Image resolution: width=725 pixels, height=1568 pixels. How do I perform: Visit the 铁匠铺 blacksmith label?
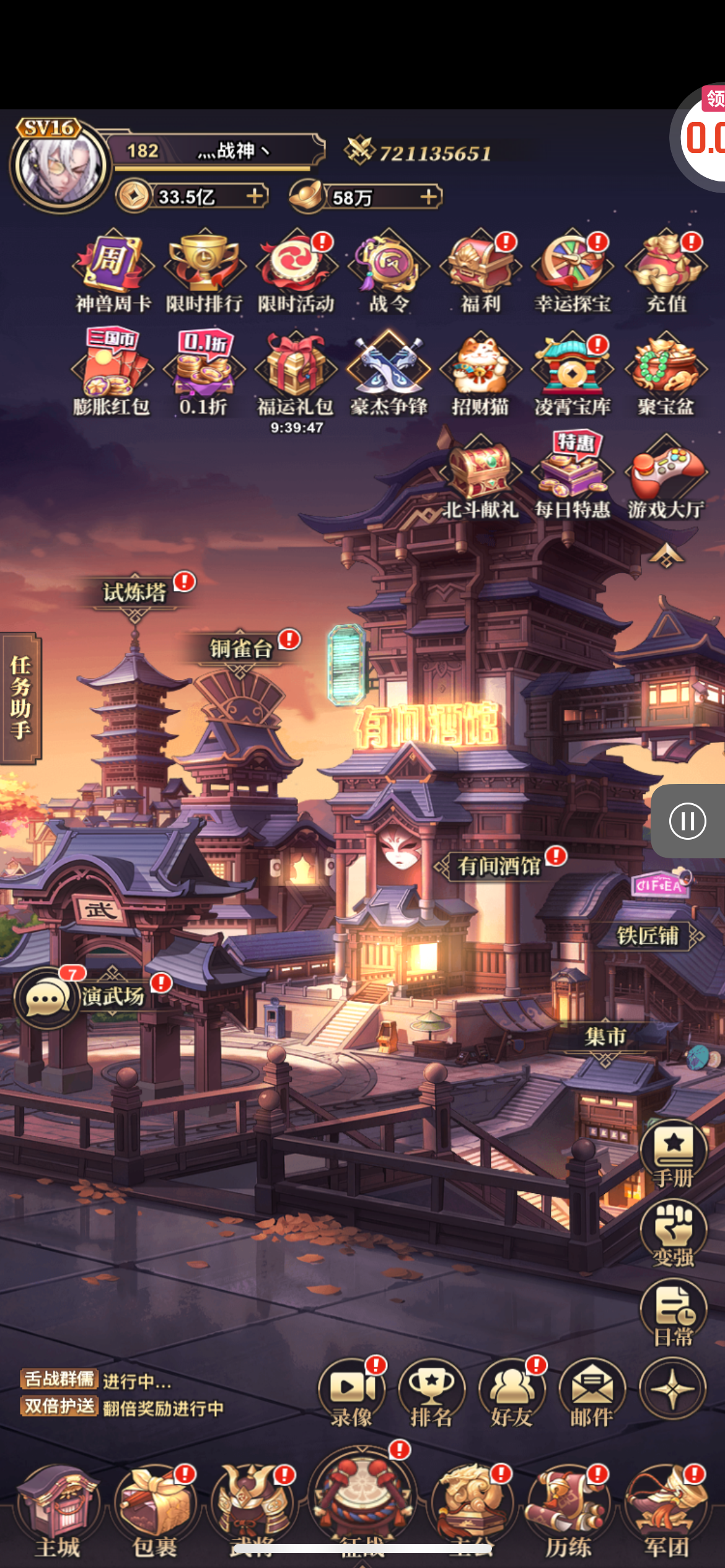click(648, 936)
